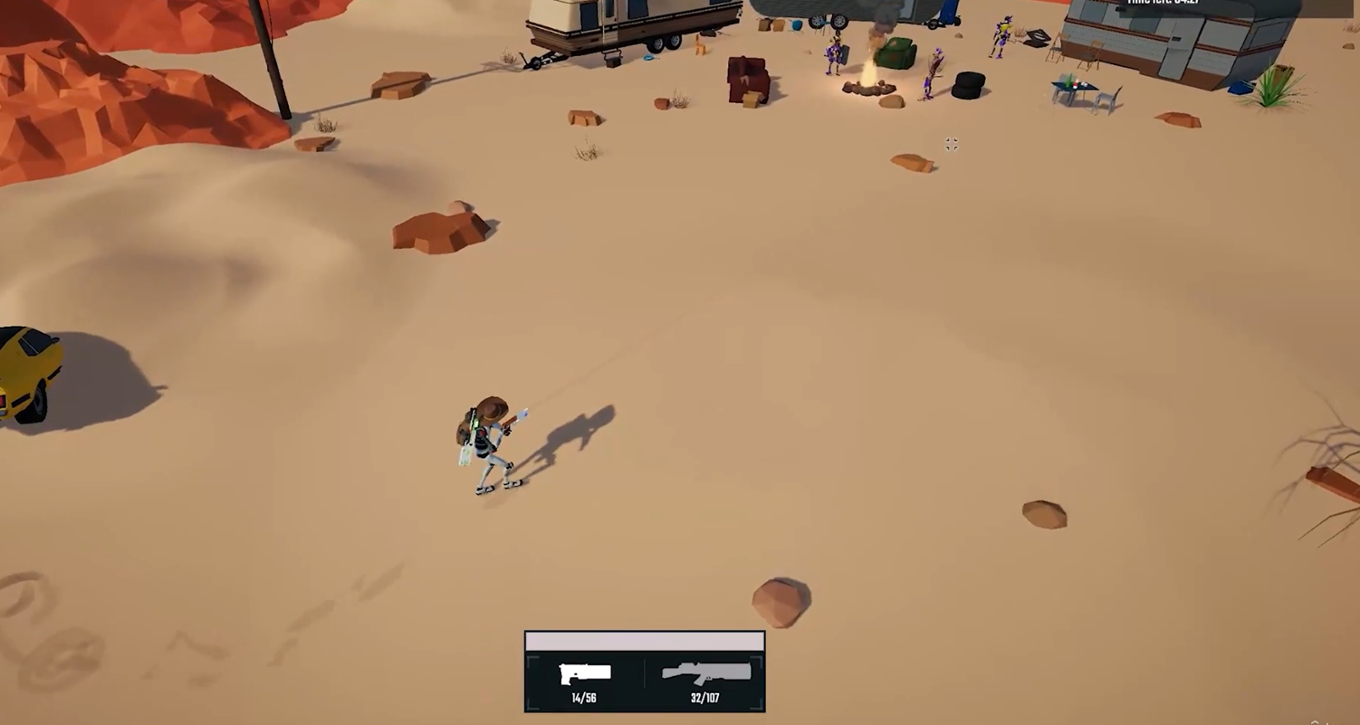Click the Time left 04:27 timer display
Image resolution: width=1360 pixels, height=725 pixels.
pyautogui.click(x=1164, y=3)
